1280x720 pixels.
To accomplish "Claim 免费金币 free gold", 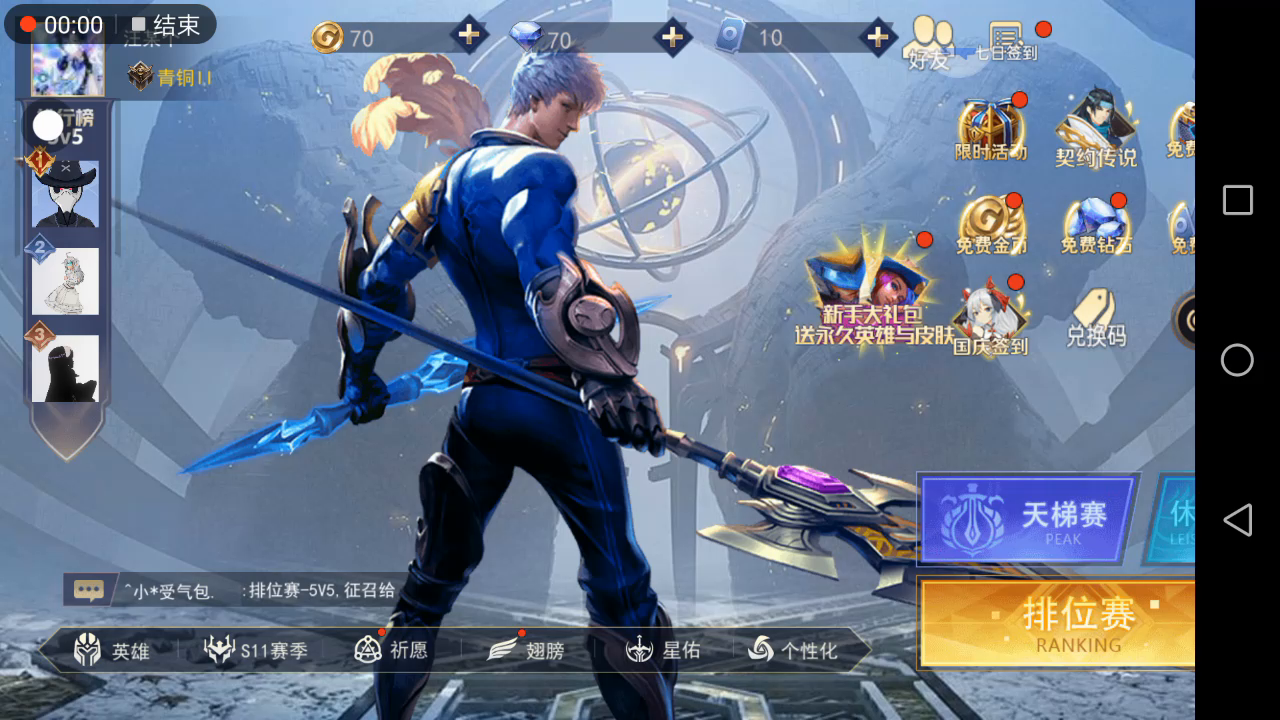I will pos(991,225).
